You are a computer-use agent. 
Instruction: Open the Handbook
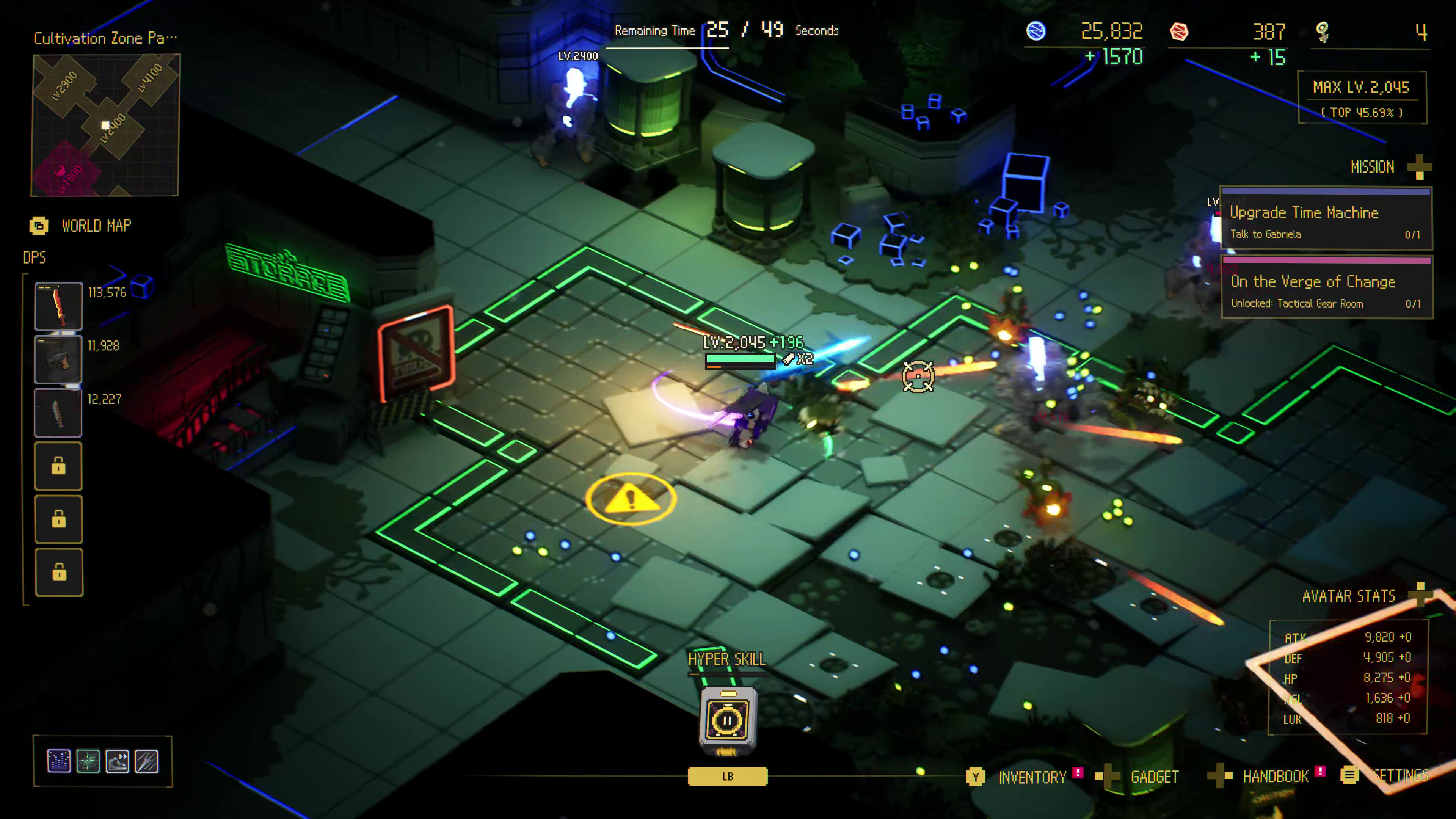tap(1274, 777)
